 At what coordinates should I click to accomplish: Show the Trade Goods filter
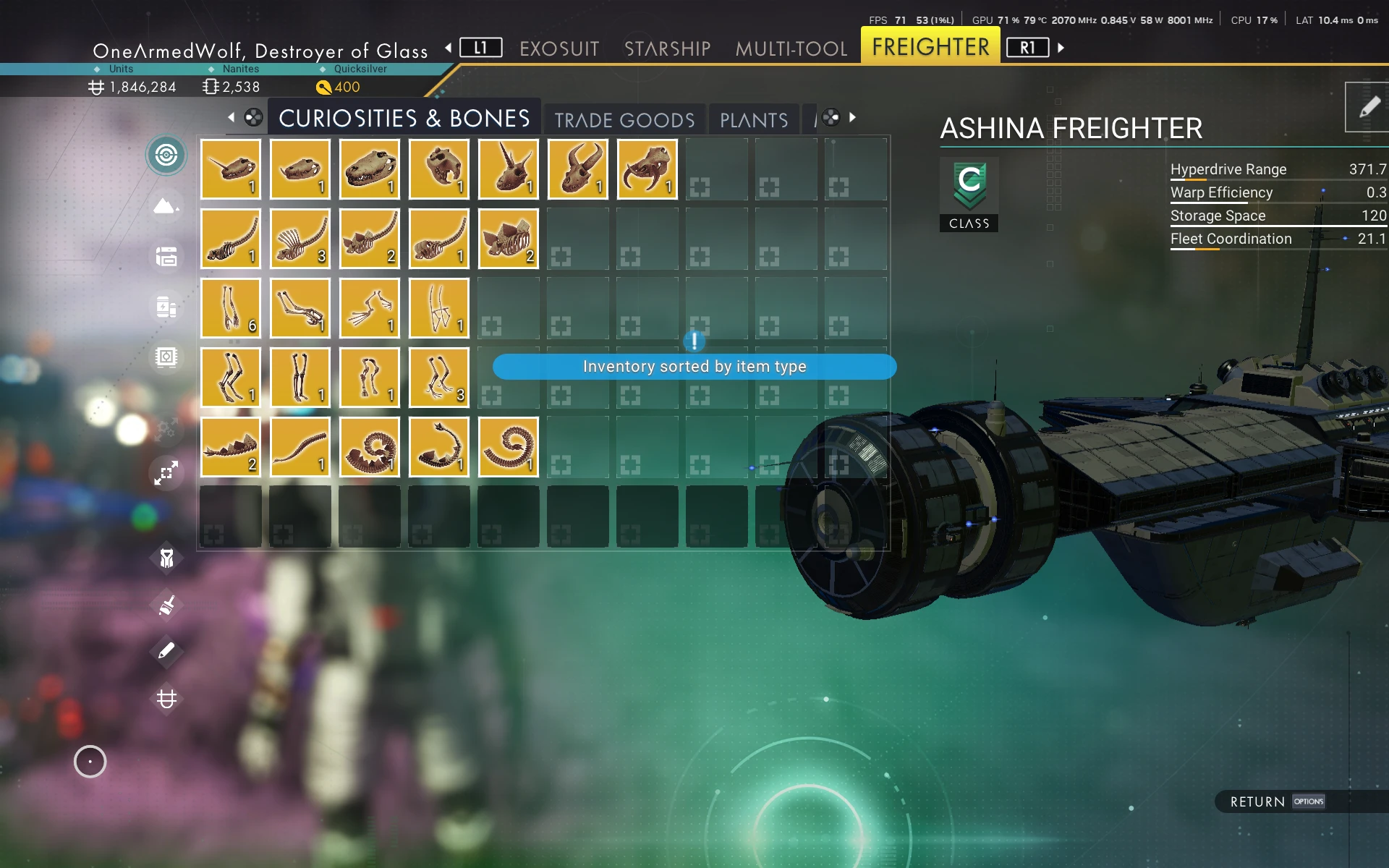coord(624,119)
